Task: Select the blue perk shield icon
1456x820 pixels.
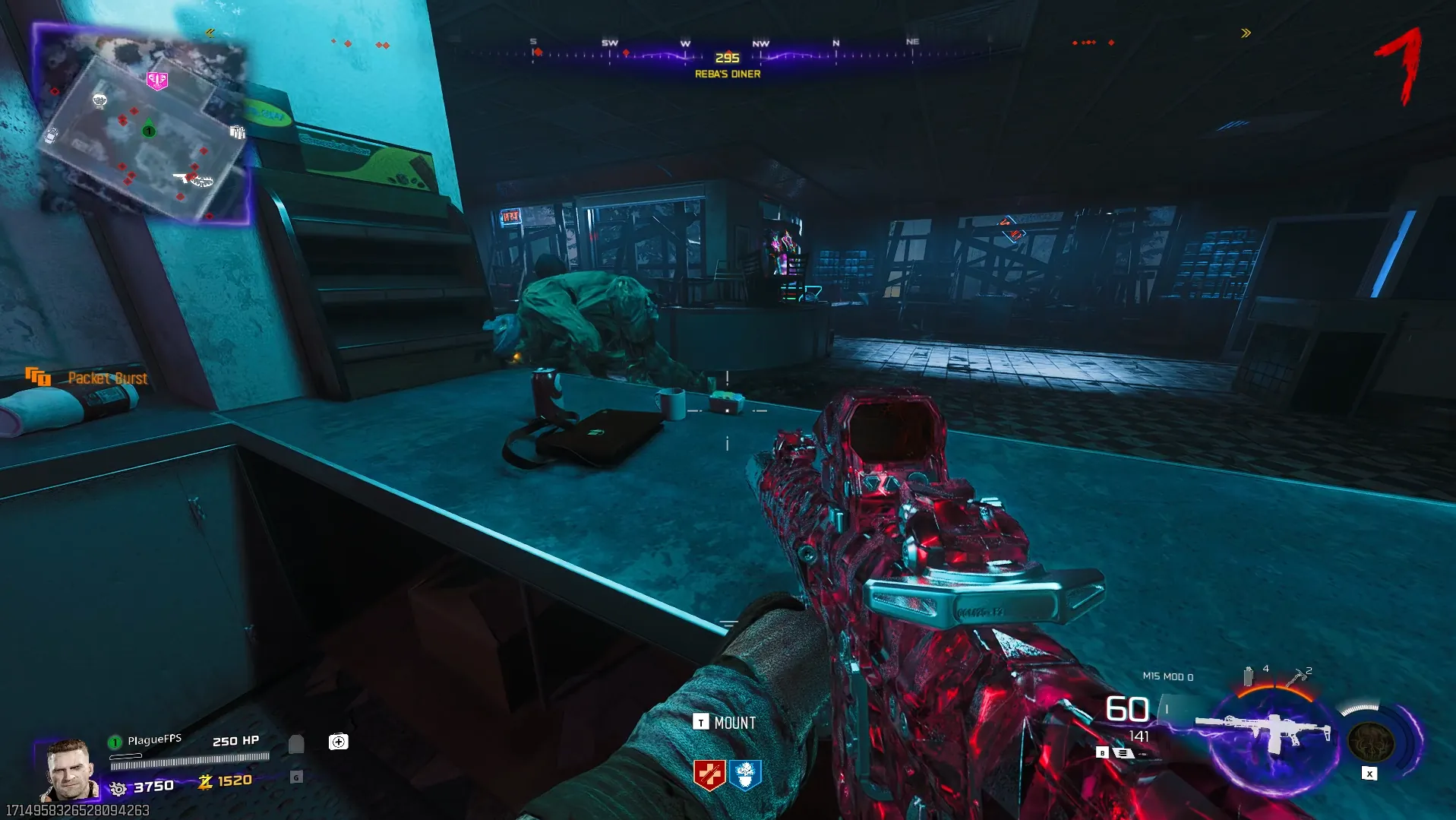Action: (745, 775)
